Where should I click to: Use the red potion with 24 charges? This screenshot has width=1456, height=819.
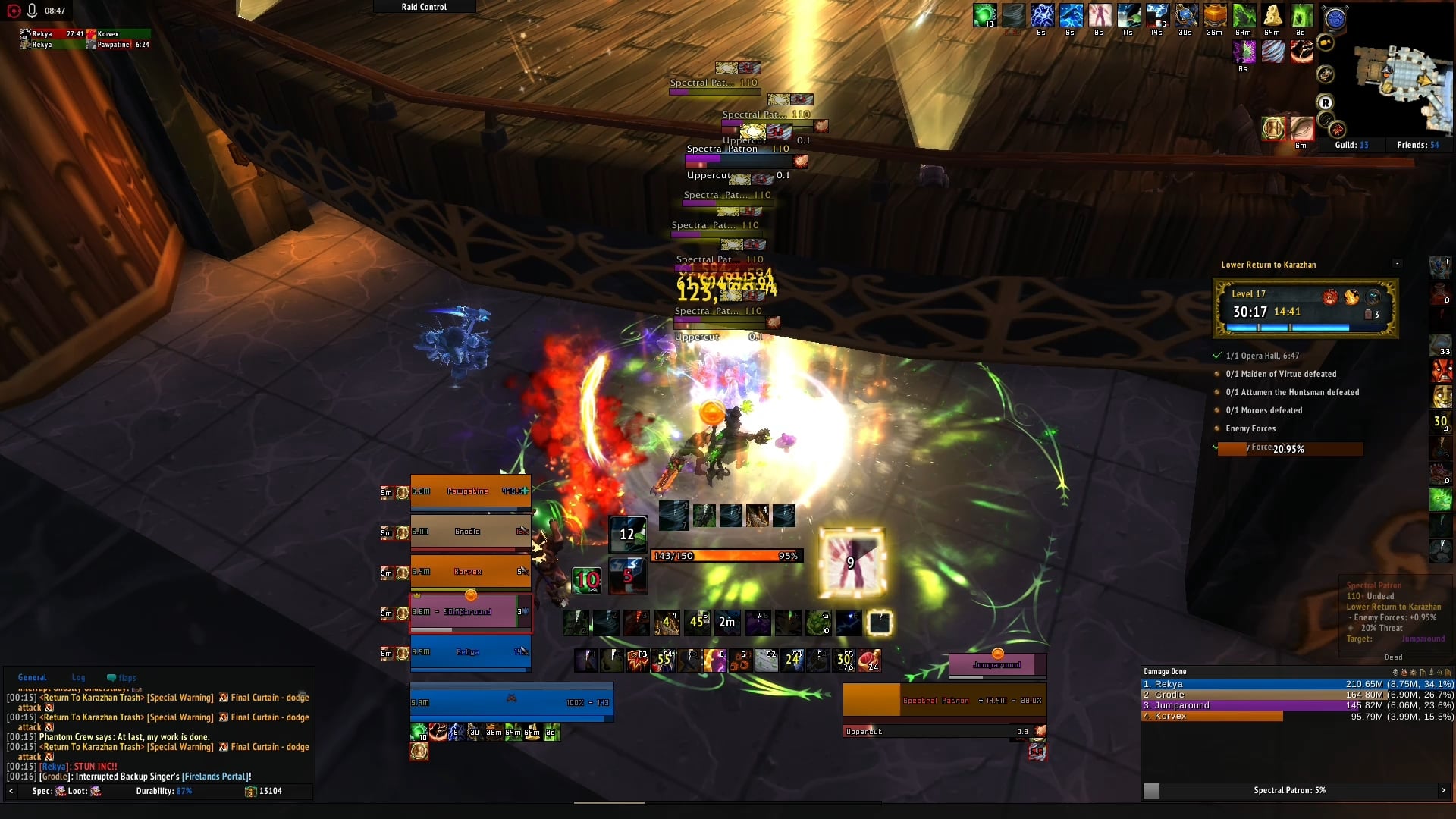(x=870, y=661)
